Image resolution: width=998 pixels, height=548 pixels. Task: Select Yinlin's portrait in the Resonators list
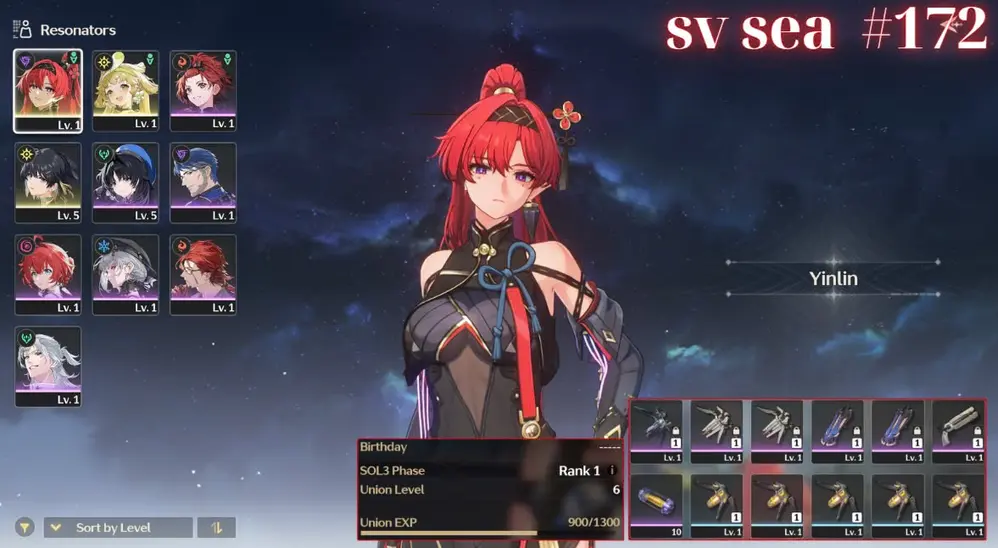click(x=48, y=89)
